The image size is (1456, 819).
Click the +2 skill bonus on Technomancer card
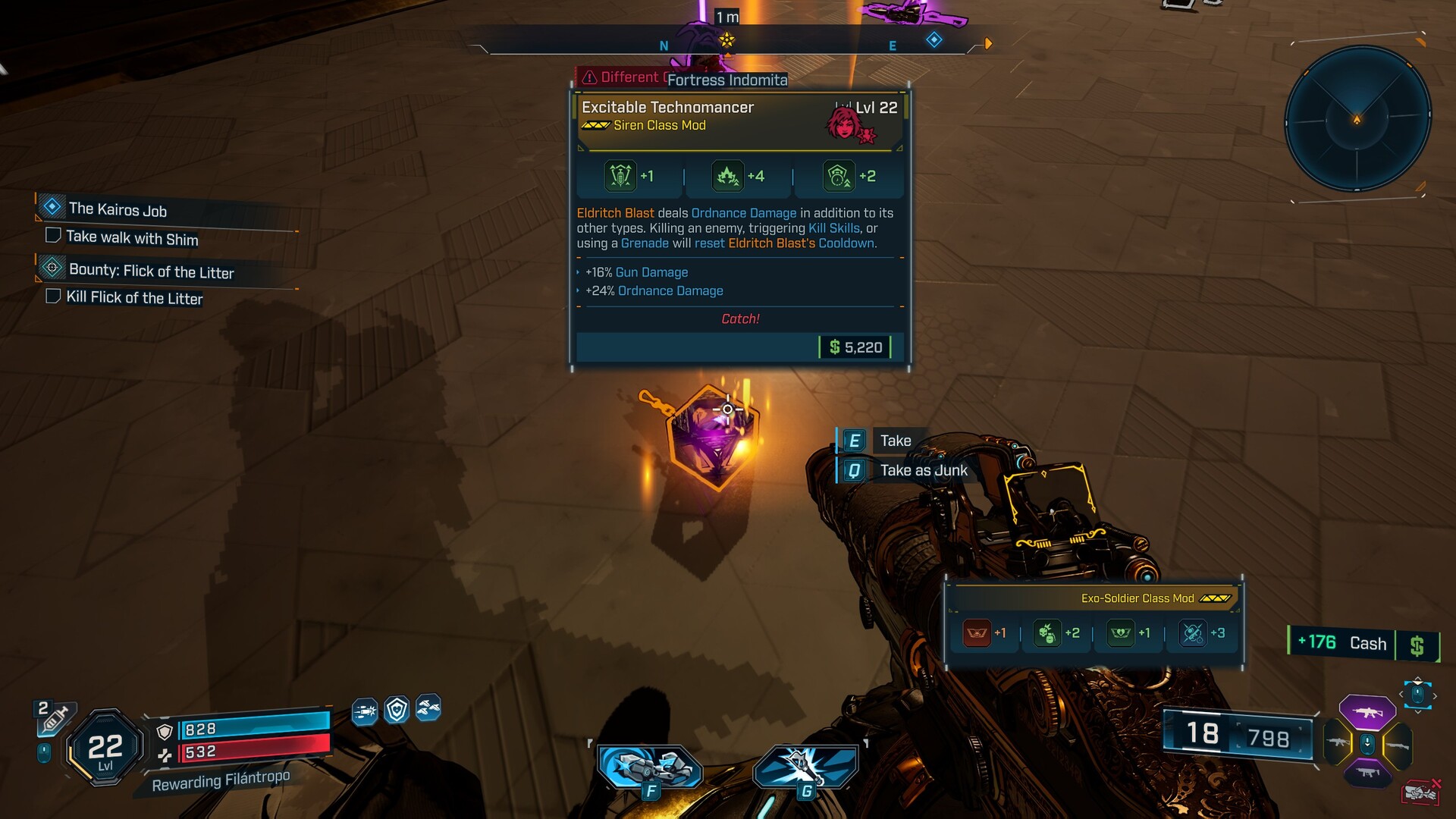838,176
